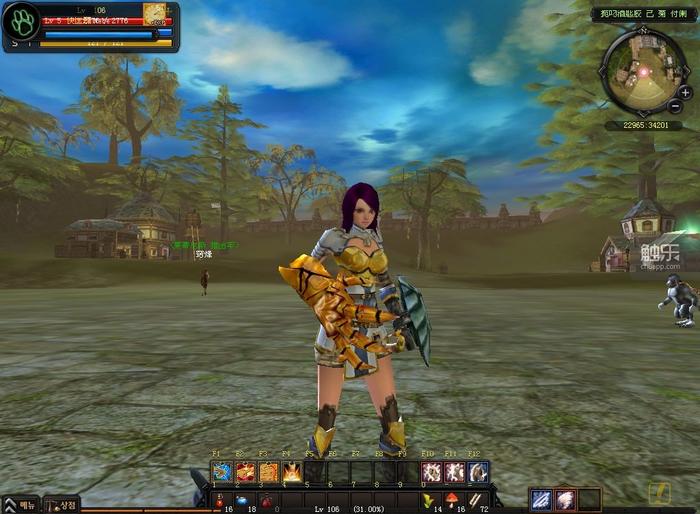Use the F10 skill icon
Viewport: 700px width, 514px height.
[x=432, y=472]
